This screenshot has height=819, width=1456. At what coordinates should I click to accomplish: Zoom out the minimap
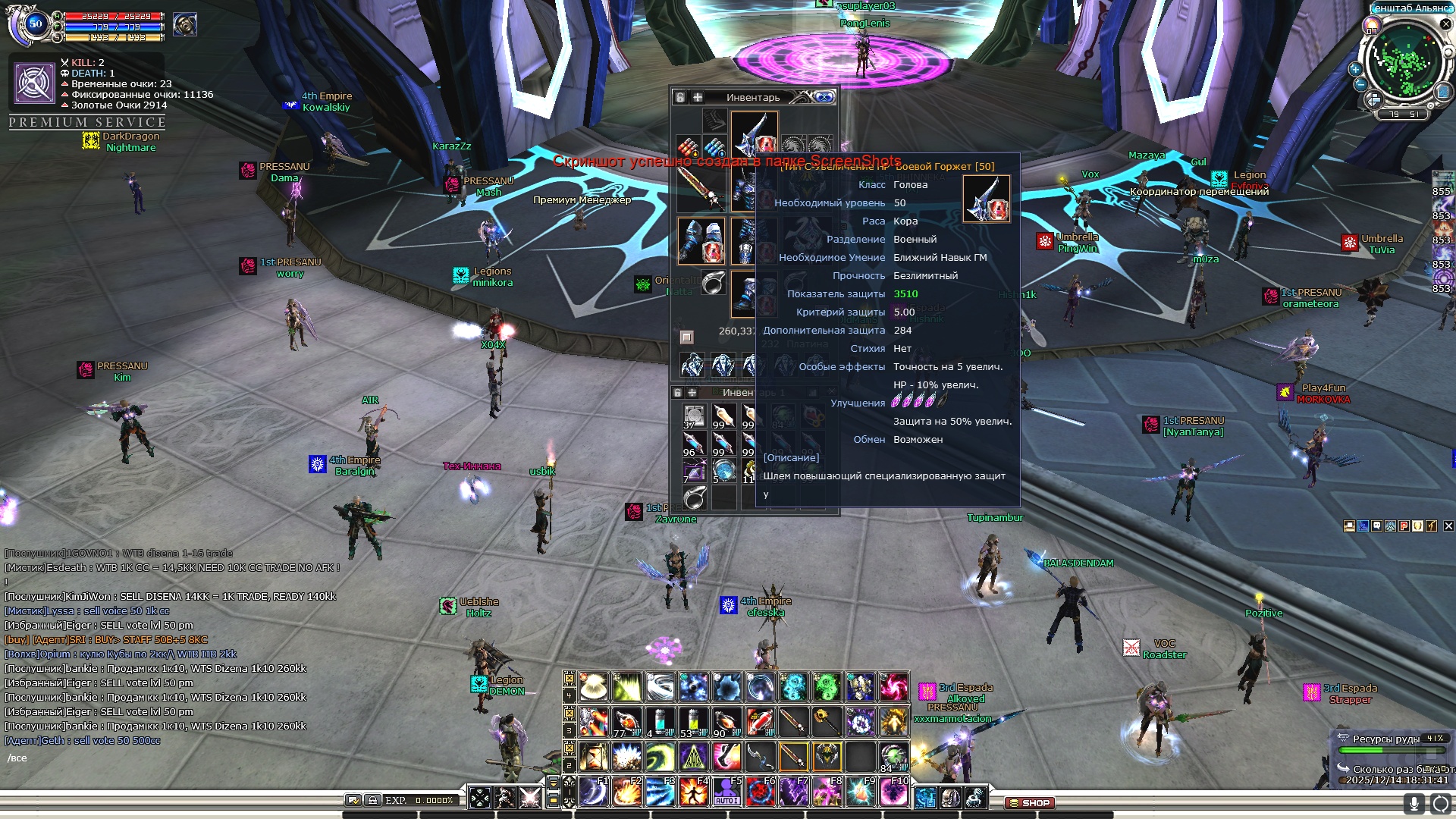1360,84
